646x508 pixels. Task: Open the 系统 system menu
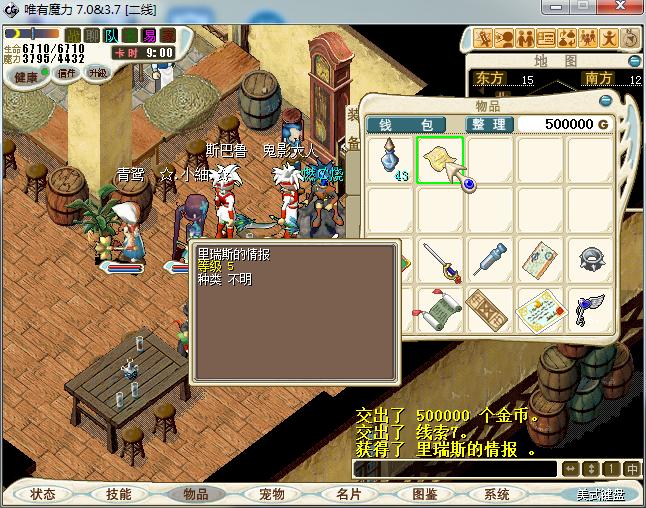point(497,494)
